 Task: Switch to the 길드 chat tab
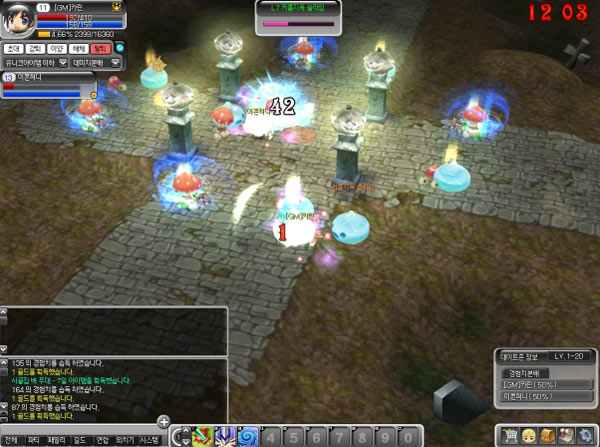pos(79,440)
